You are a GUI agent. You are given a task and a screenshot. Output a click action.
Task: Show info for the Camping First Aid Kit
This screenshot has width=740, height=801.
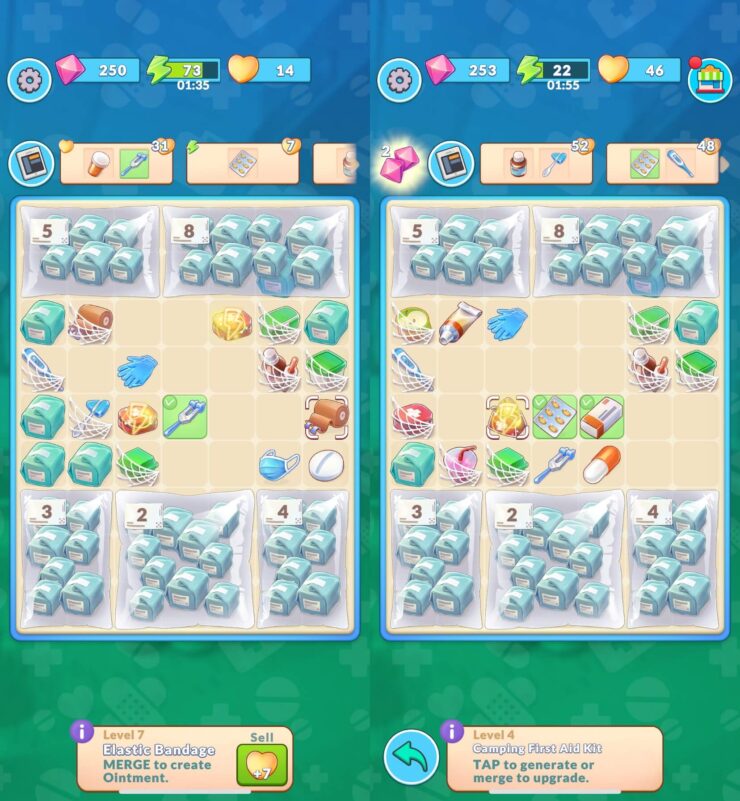coord(452,733)
